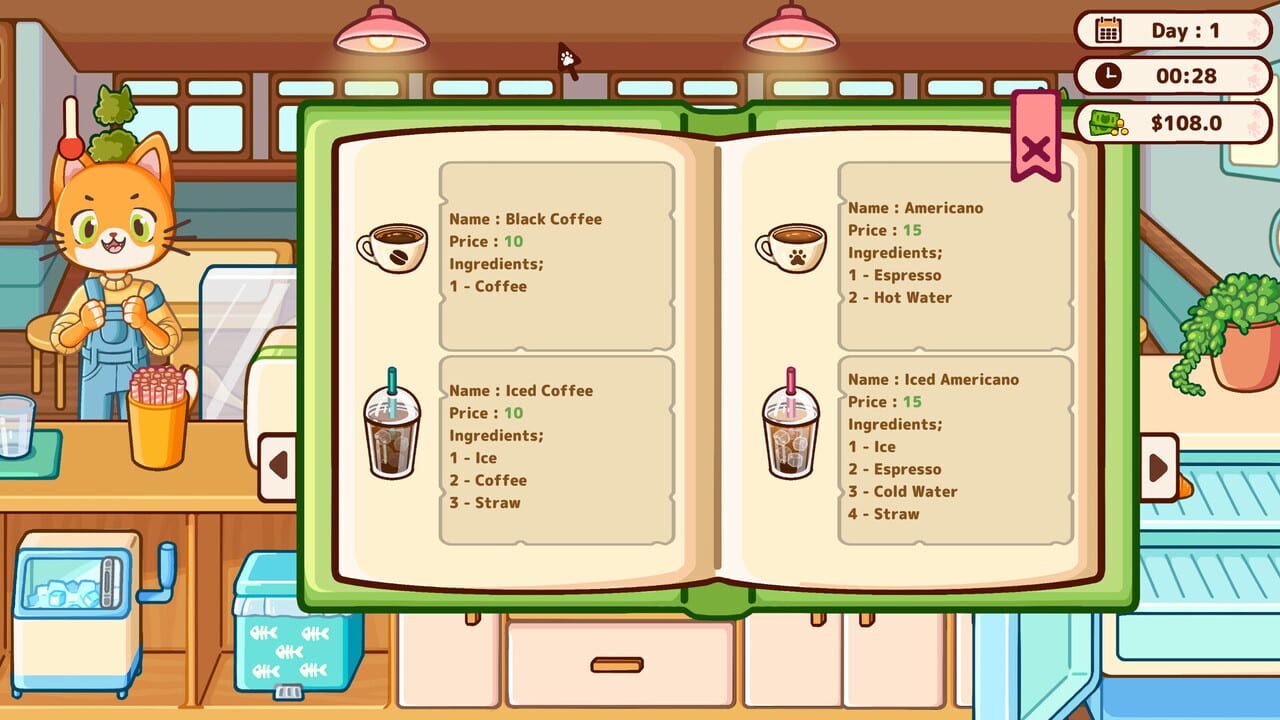1280x720 pixels.
Task: Close the recipe book with the X bookmark
Action: click(x=1037, y=150)
